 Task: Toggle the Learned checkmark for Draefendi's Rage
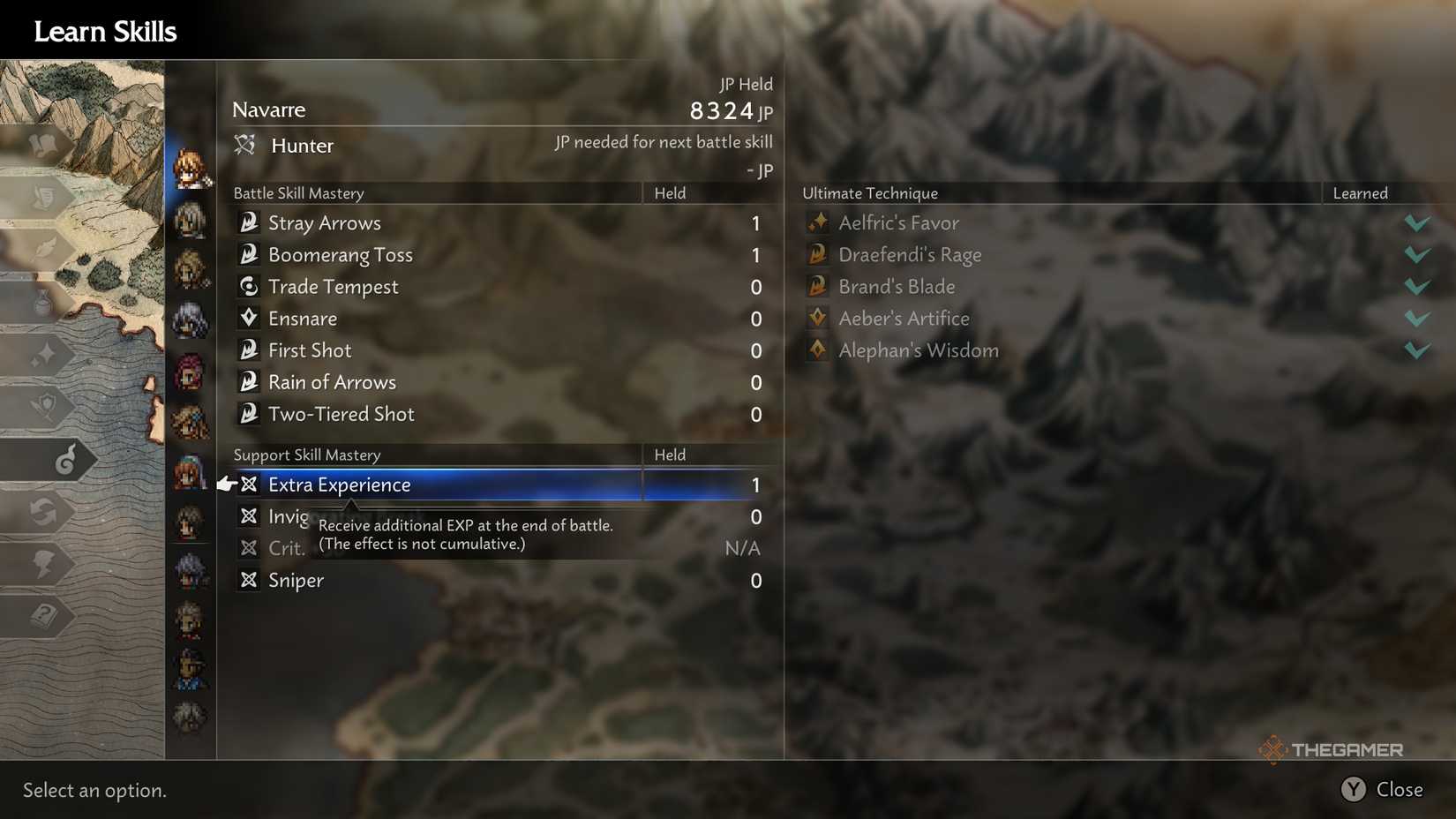tap(1416, 254)
